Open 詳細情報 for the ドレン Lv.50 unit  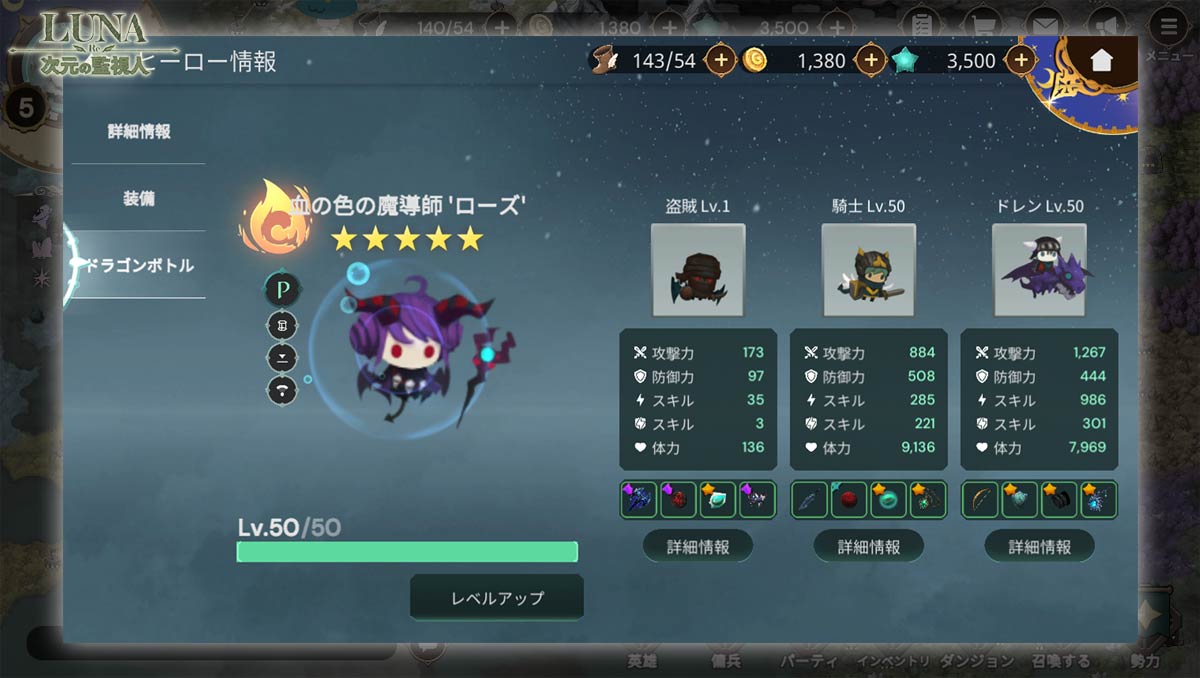pos(1039,547)
